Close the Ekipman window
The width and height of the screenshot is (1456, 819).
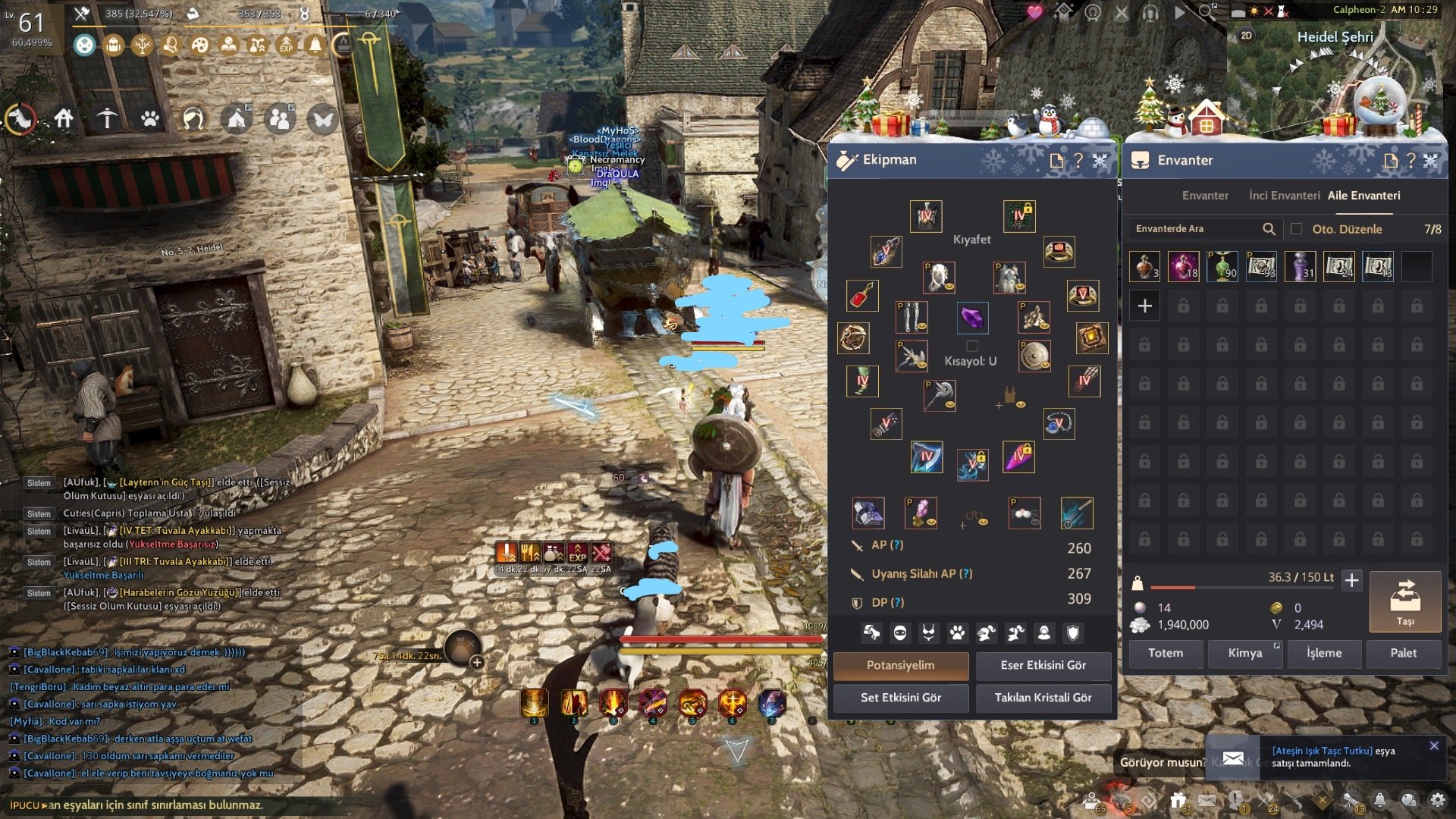[x=1100, y=160]
